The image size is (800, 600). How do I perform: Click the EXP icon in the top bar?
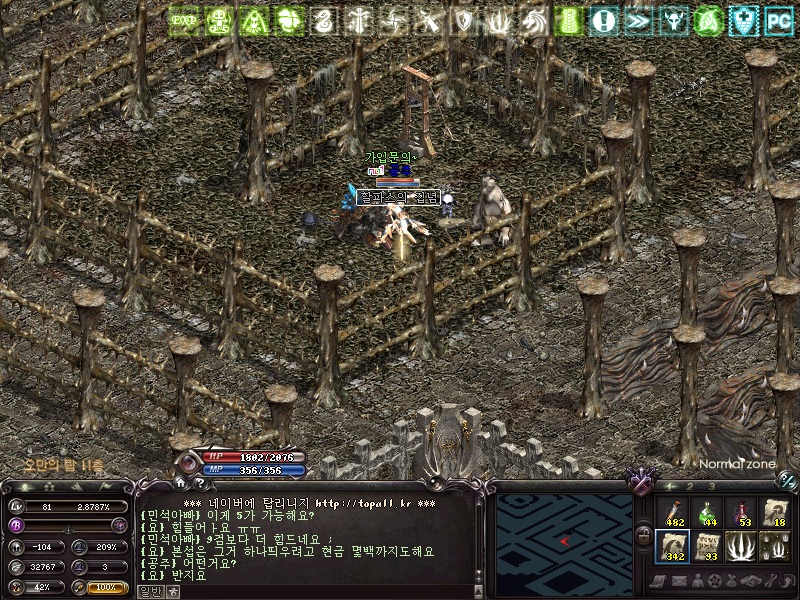point(184,20)
